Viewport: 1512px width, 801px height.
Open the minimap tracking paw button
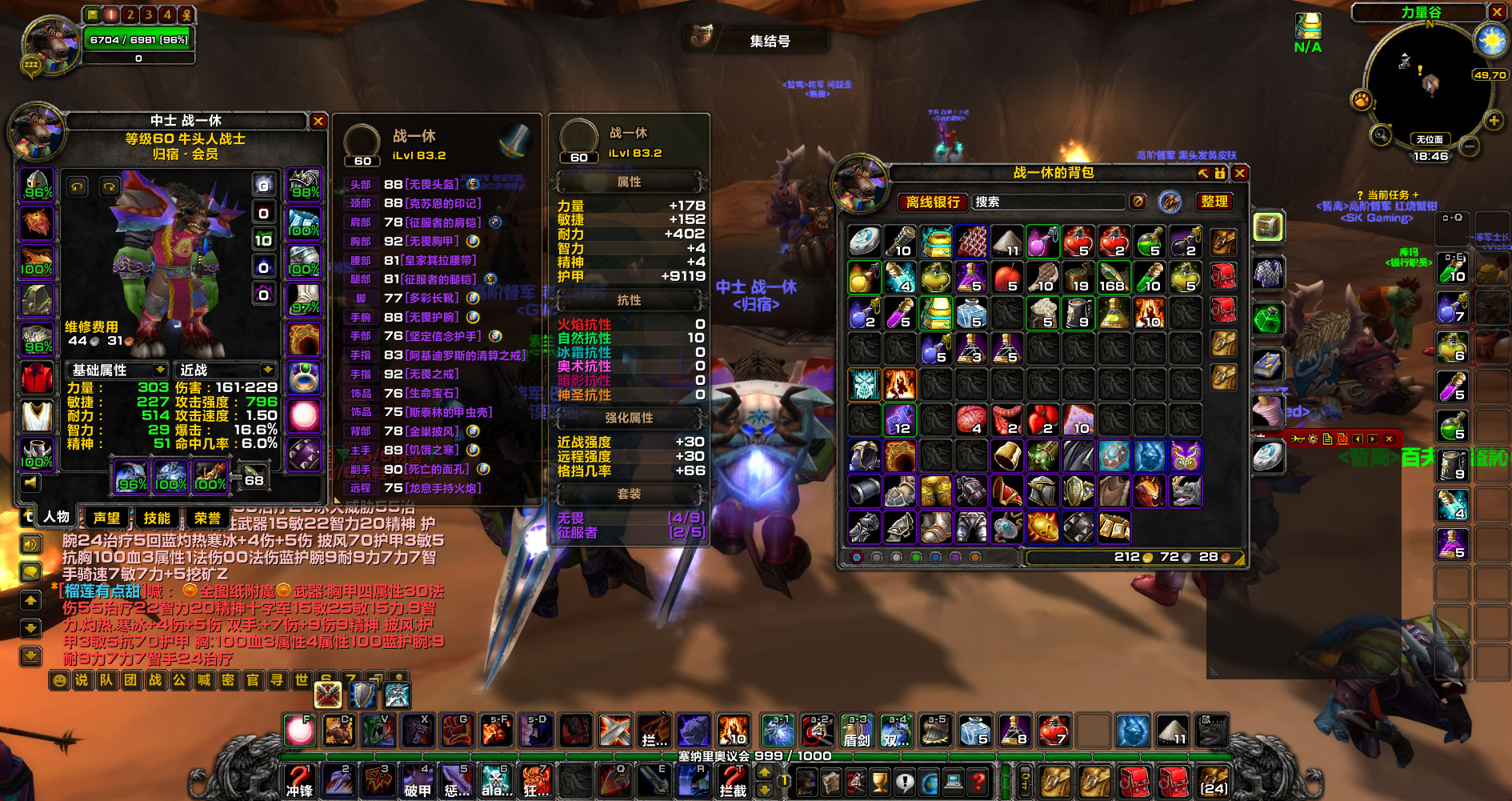click(x=1361, y=101)
